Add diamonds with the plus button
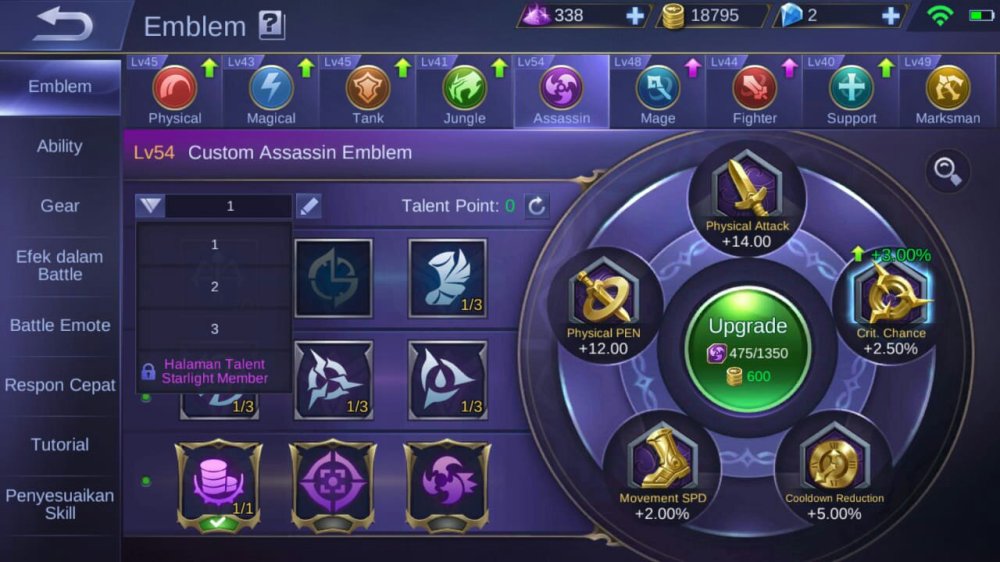The height and width of the screenshot is (562, 1000). pyautogui.click(x=891, y=16)
